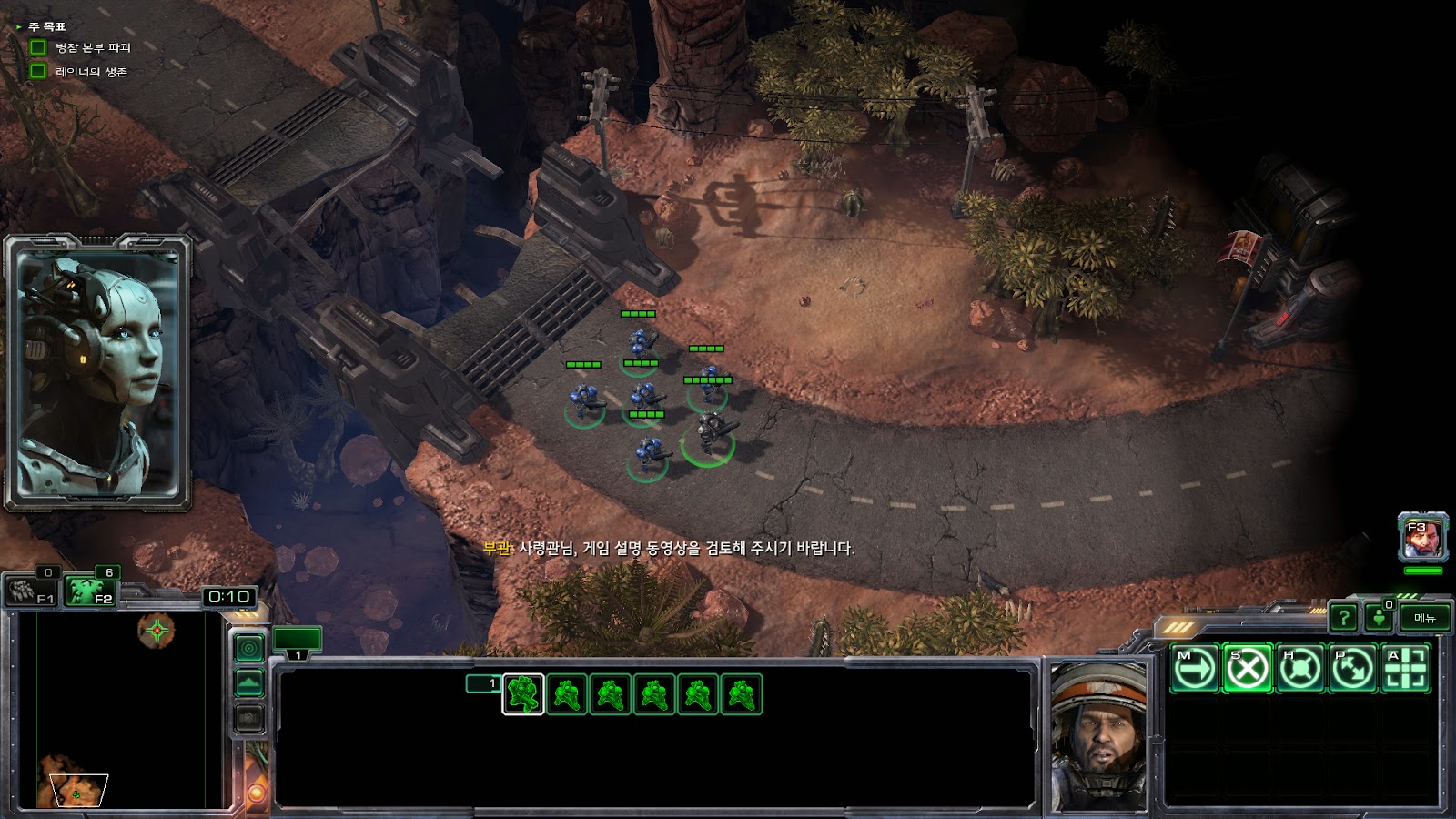Choose the Patrol command
This screenshot has width=1456, height=819.
click(x=1352, y=670)
